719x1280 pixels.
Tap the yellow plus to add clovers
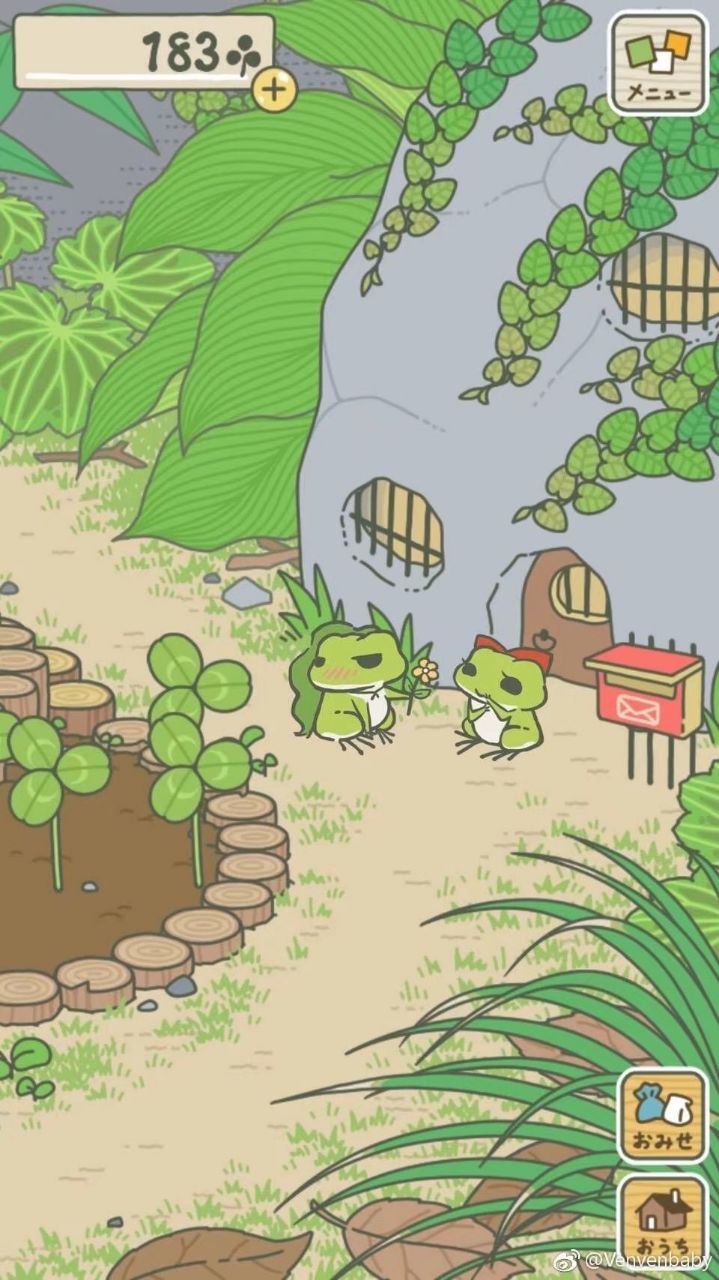click(275, 91)
